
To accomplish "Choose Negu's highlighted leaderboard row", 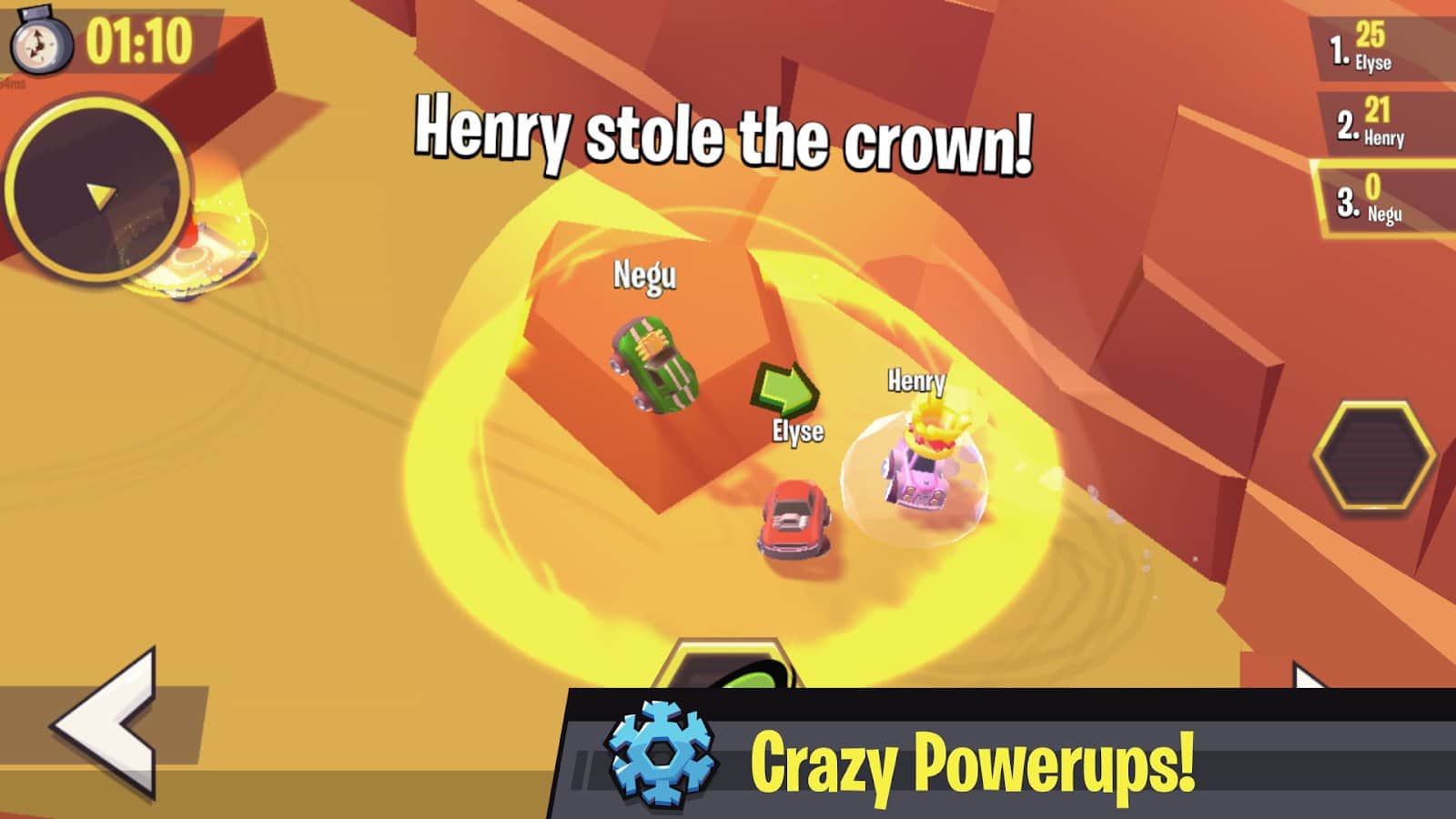I will click(x=1383, y=198).
